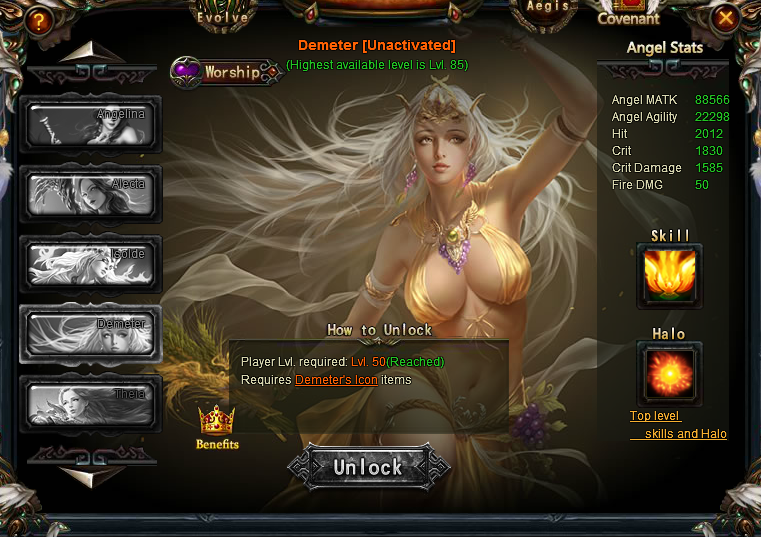The width and height of the screenshot is (761, 537).
Task: Unlock the angel Demeter
Action: click(368, 467)
